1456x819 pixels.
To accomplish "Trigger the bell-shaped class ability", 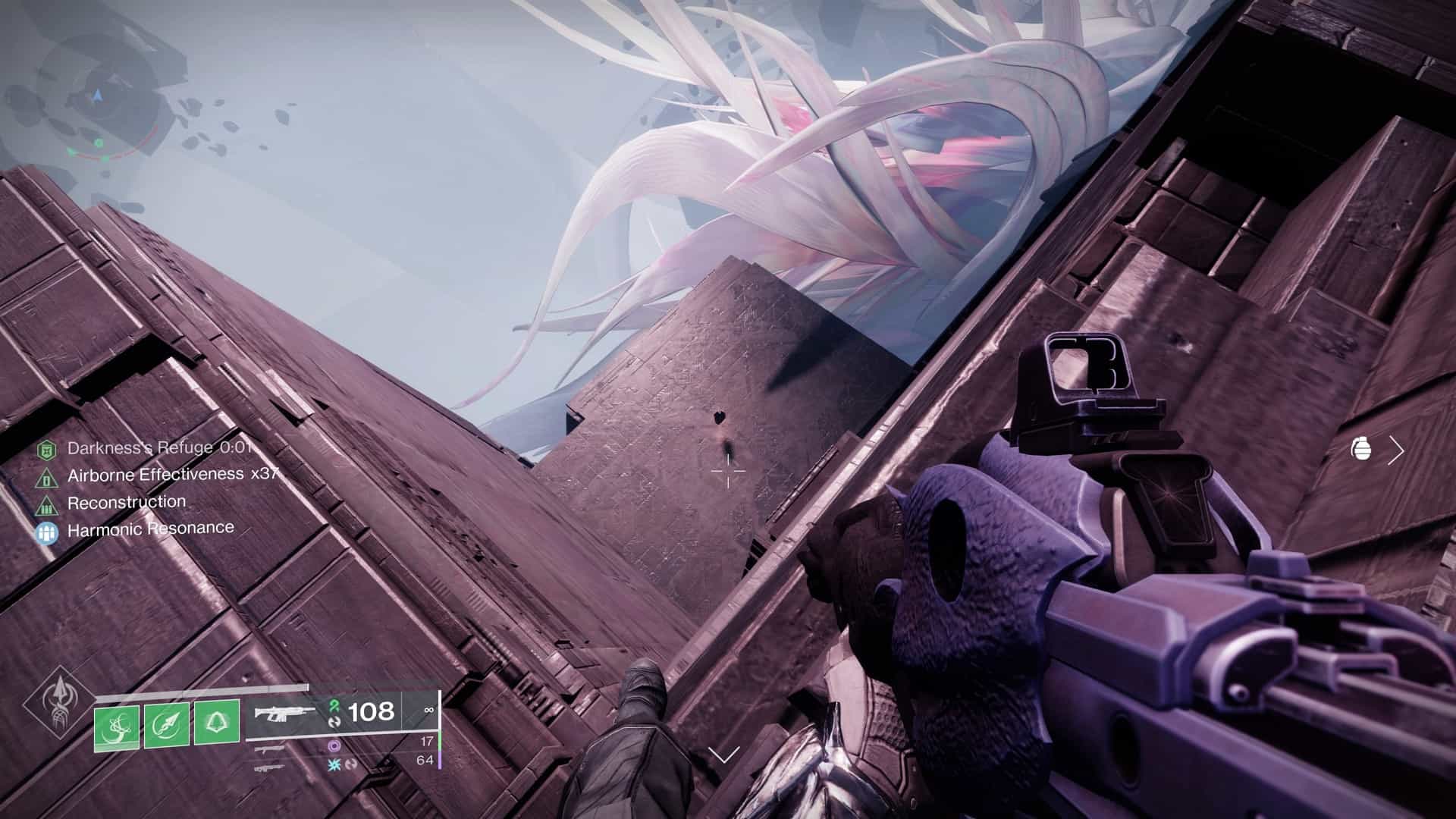I will pyautogui.click(x=217, y=723).
